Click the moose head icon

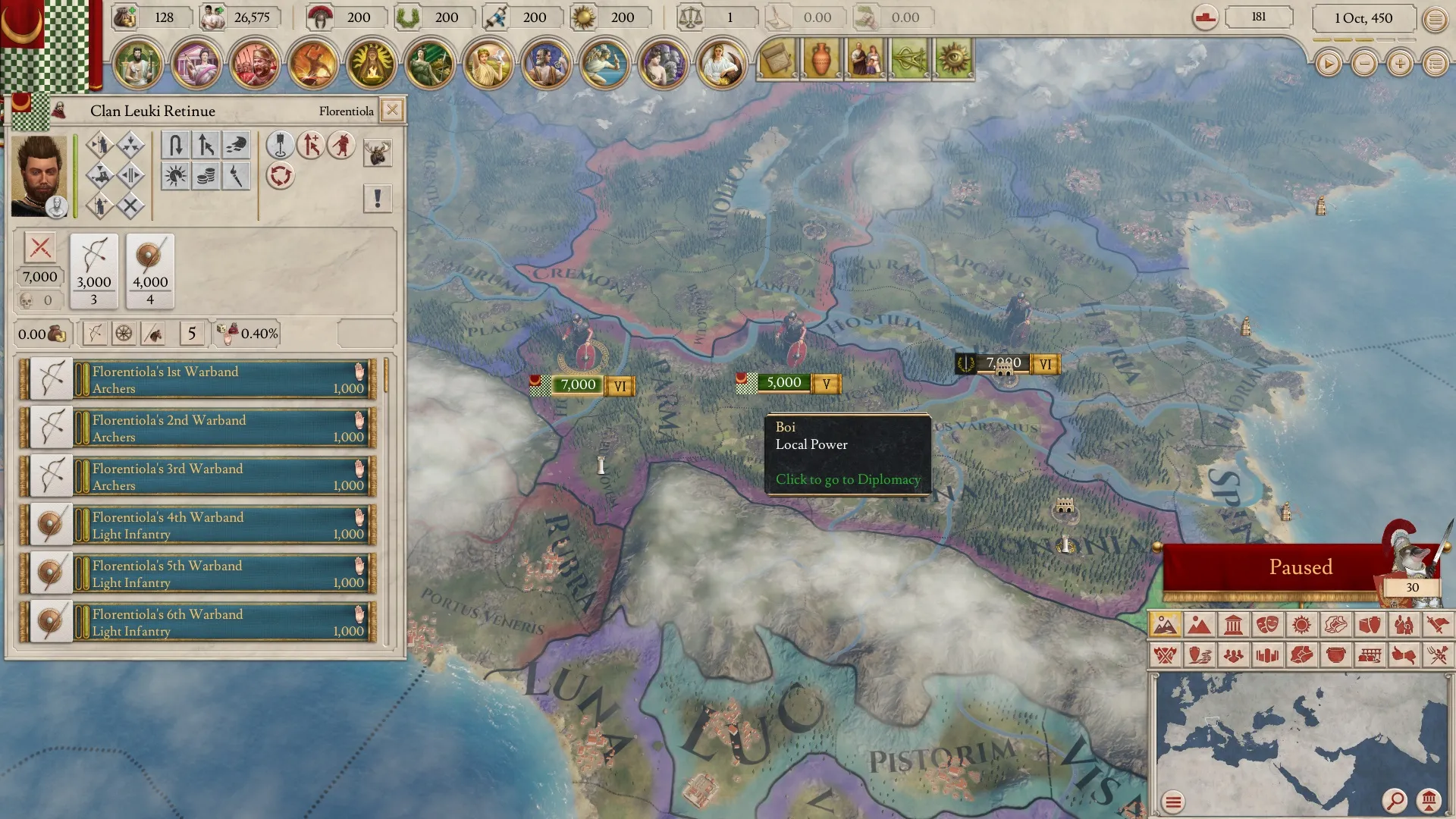coord(377,152)
